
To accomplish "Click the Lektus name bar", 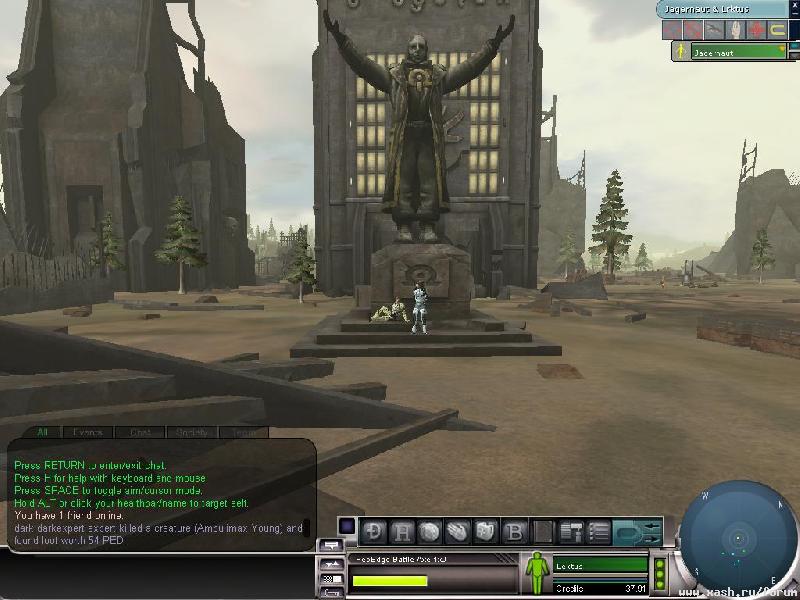I will point(600,566).
